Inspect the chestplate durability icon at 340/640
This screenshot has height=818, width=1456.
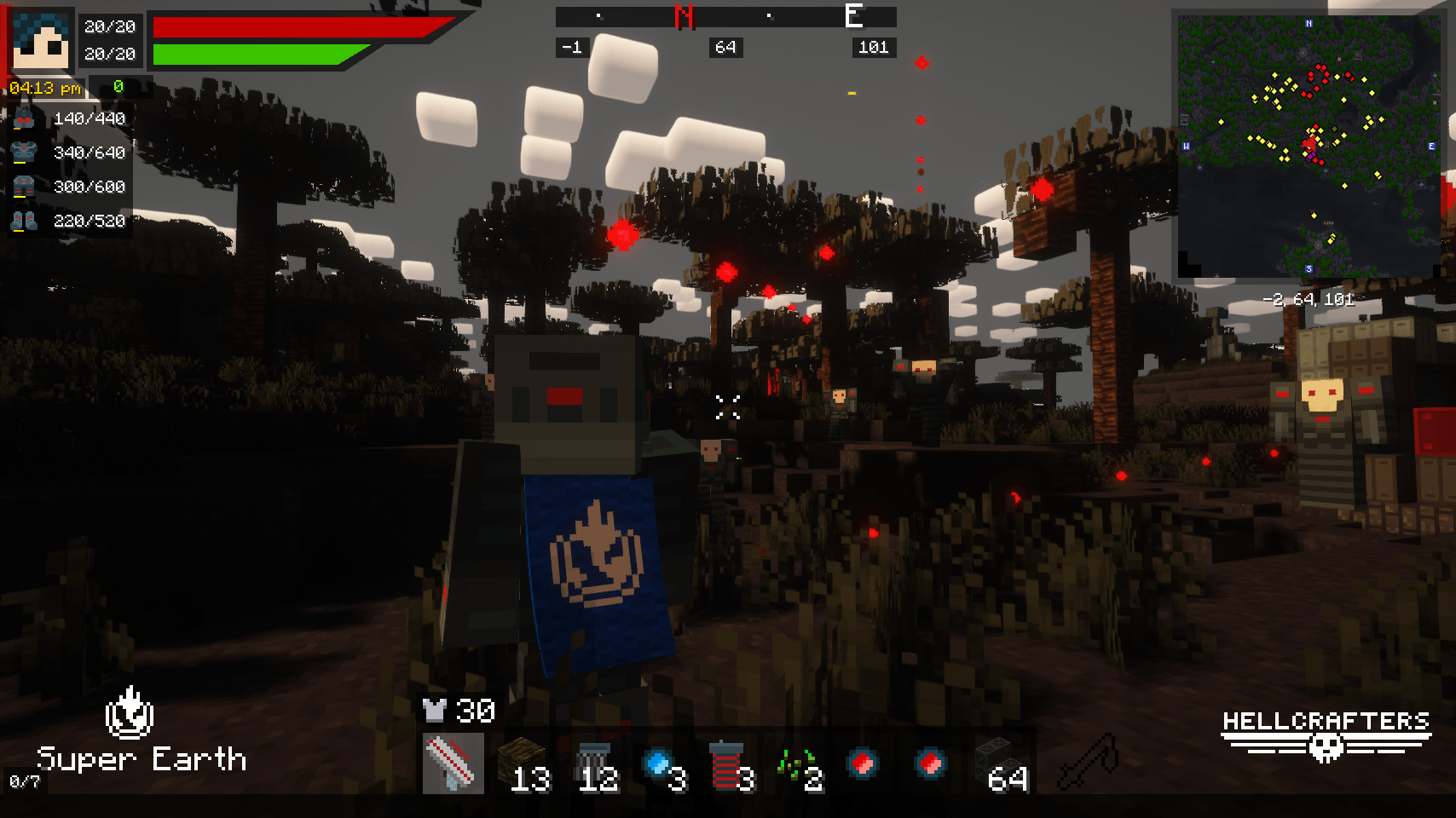[24, 153]
